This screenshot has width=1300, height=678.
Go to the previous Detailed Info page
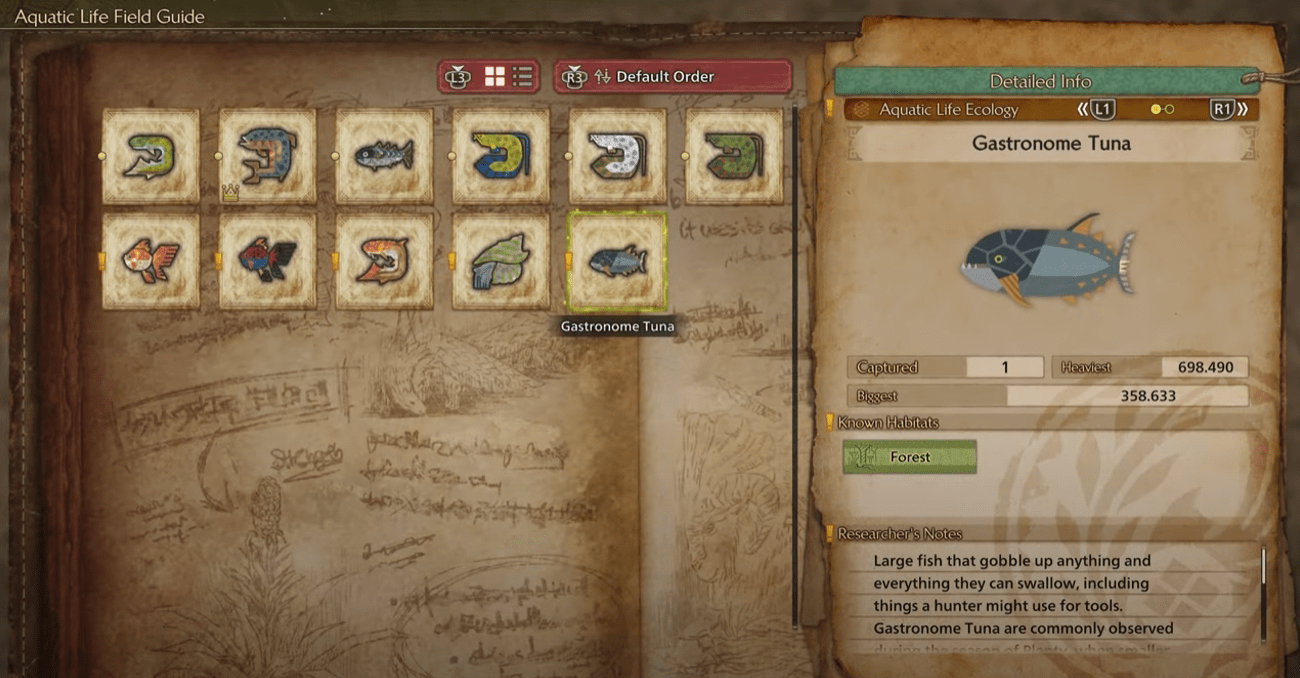(x=1096, y=110)
